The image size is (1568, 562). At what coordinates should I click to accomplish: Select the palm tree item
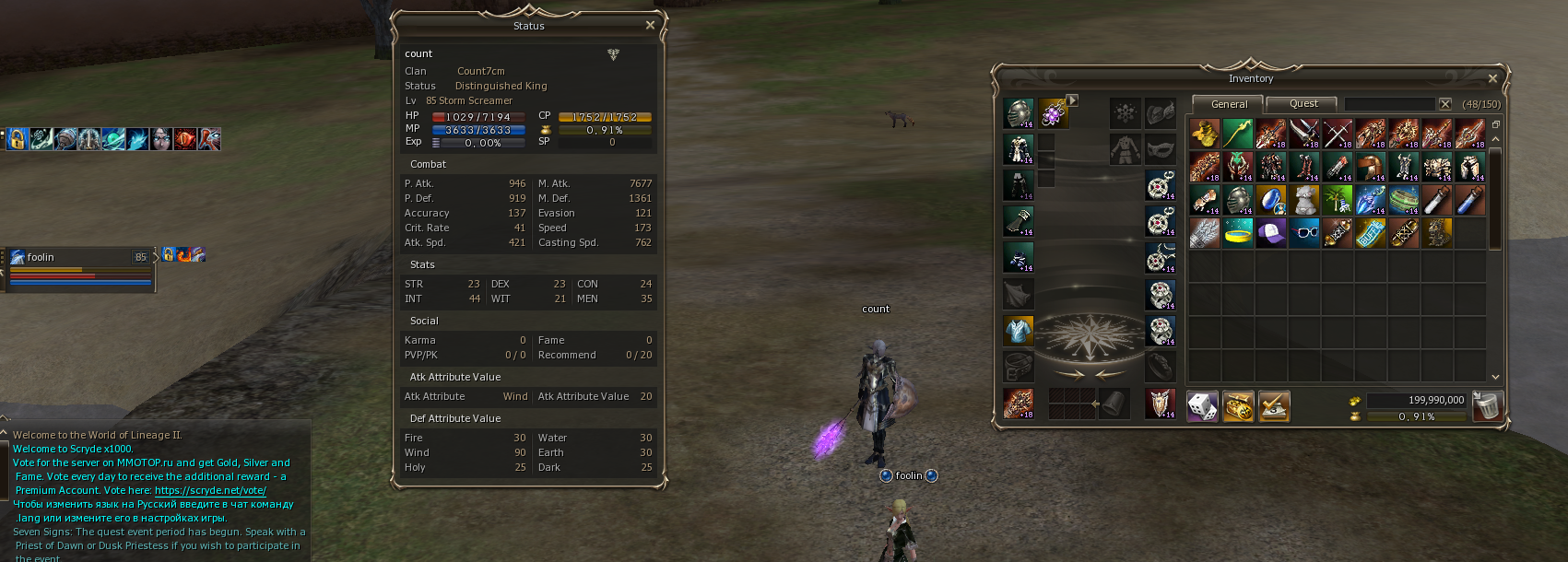(x=1338, y=200)
